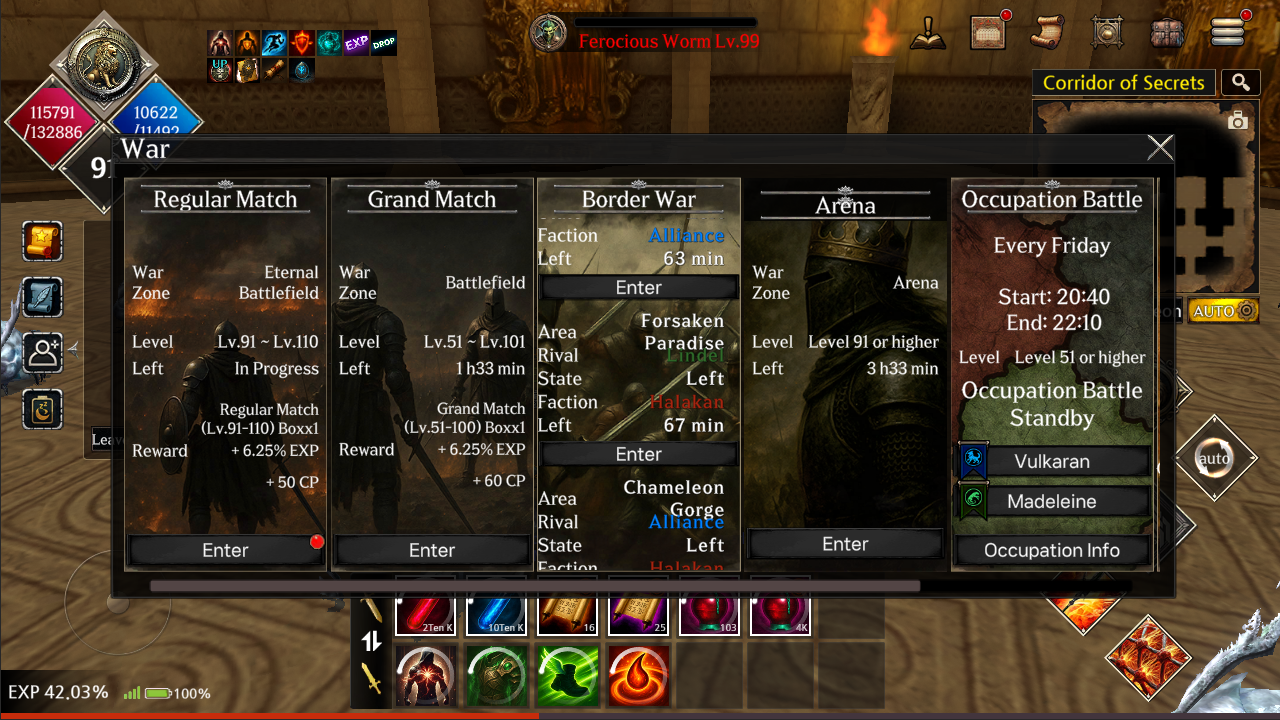Use the red potion hotbar slot
The width and height of the screenshot is (1280, 720).
coord(425,614)
